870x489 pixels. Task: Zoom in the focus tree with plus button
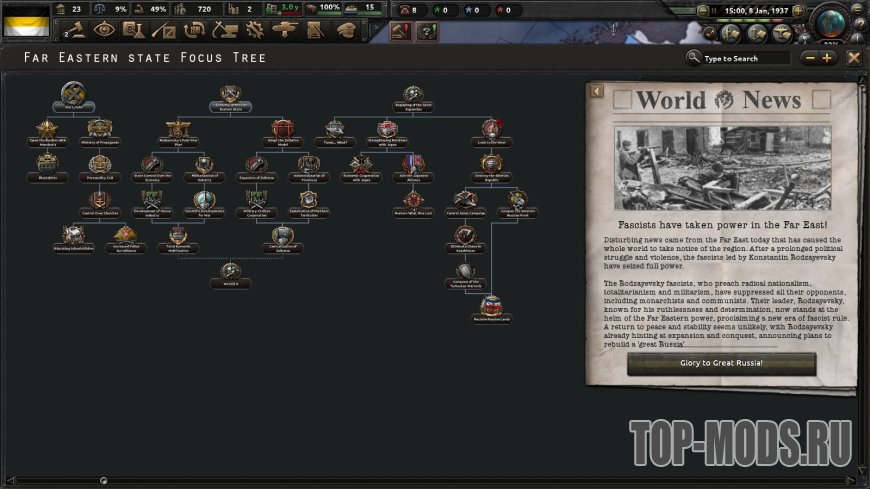827,58
